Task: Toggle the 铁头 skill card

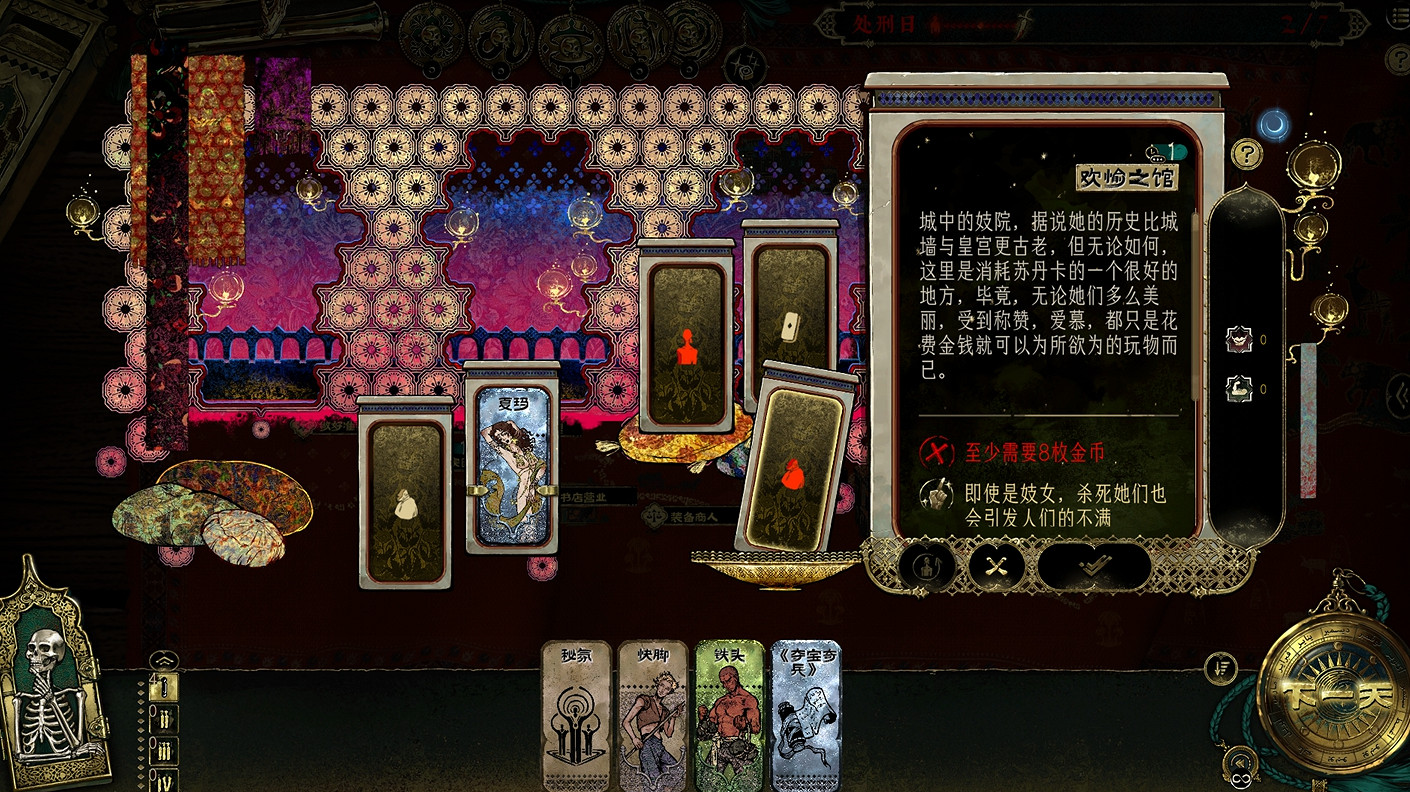Action: (x=731, y=715)
